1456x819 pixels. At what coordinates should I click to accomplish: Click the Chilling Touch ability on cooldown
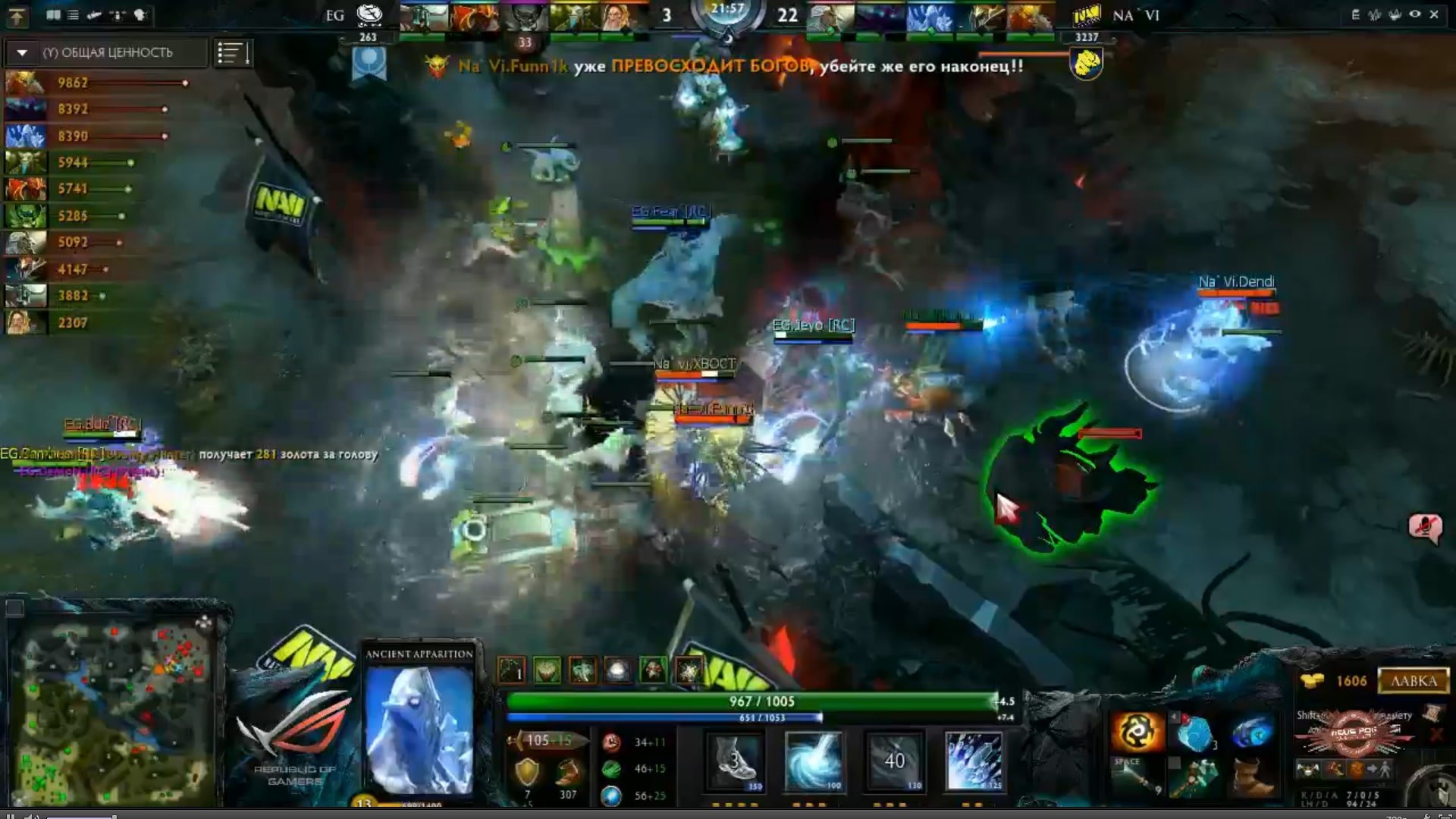pos(894,761)
